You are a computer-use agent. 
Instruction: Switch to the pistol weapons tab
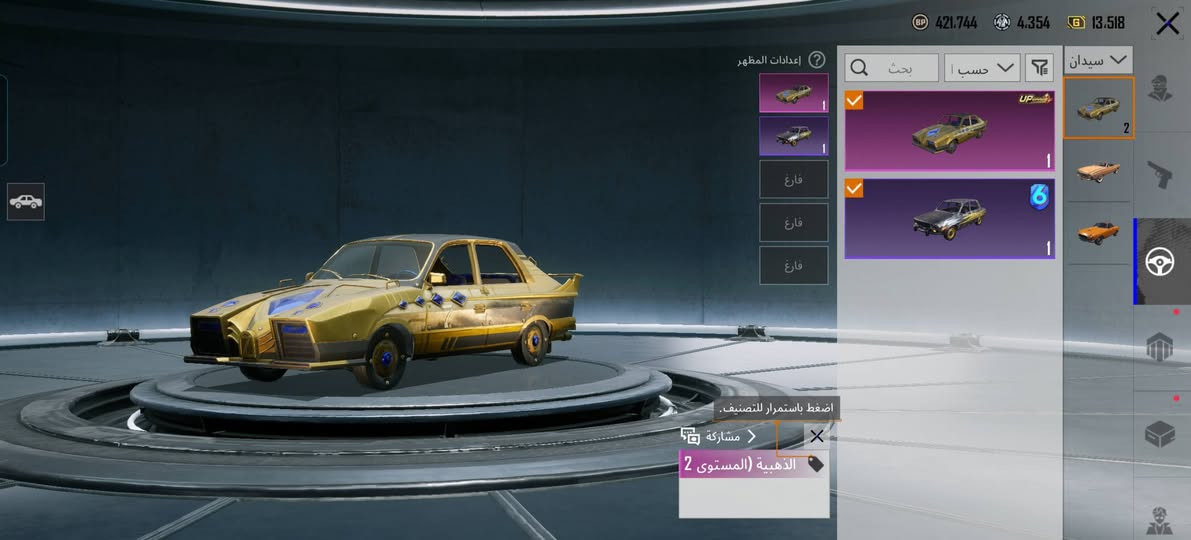click(1161, 175)
